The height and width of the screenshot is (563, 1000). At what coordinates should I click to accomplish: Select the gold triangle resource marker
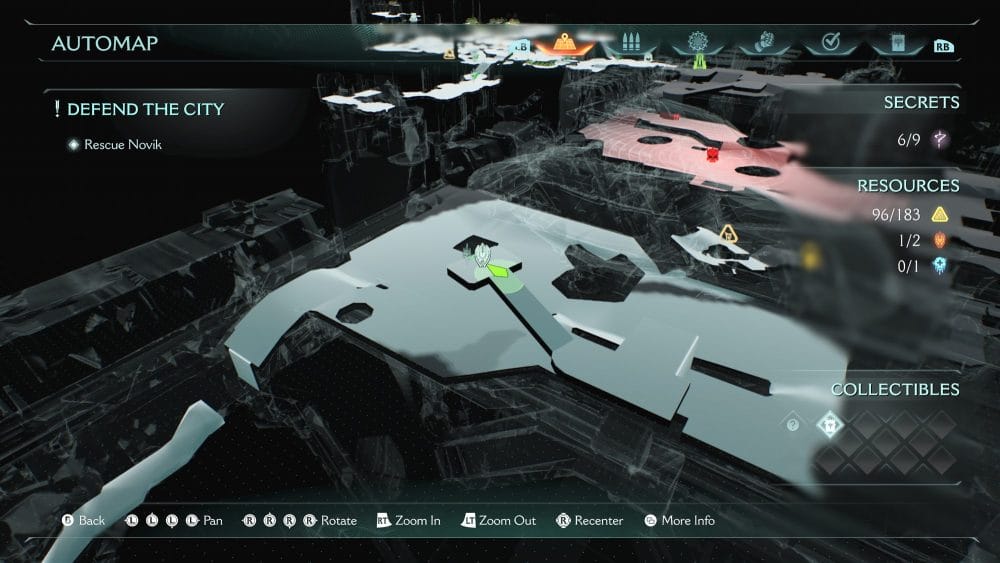[x=728, y=234]
